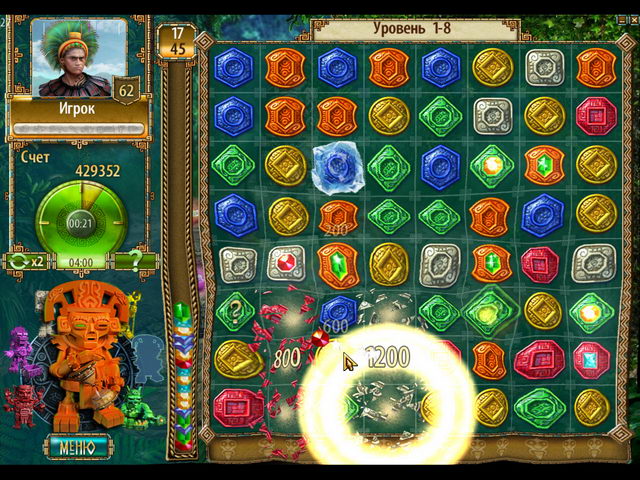640x480 pixels.
Task: Use the x2 shuffle button
Action: tap(26, 262)
